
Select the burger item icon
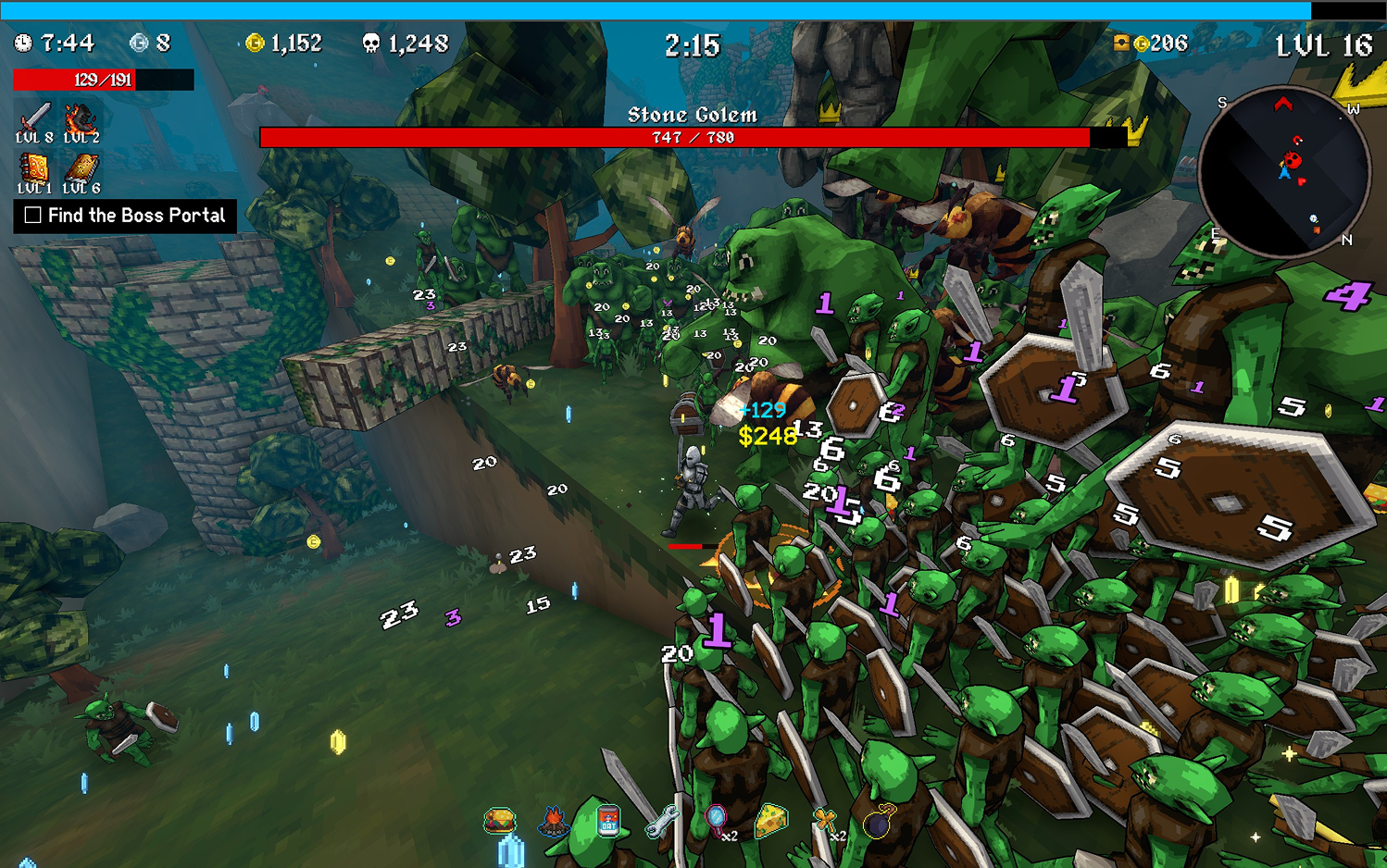[x=500, y=820]
